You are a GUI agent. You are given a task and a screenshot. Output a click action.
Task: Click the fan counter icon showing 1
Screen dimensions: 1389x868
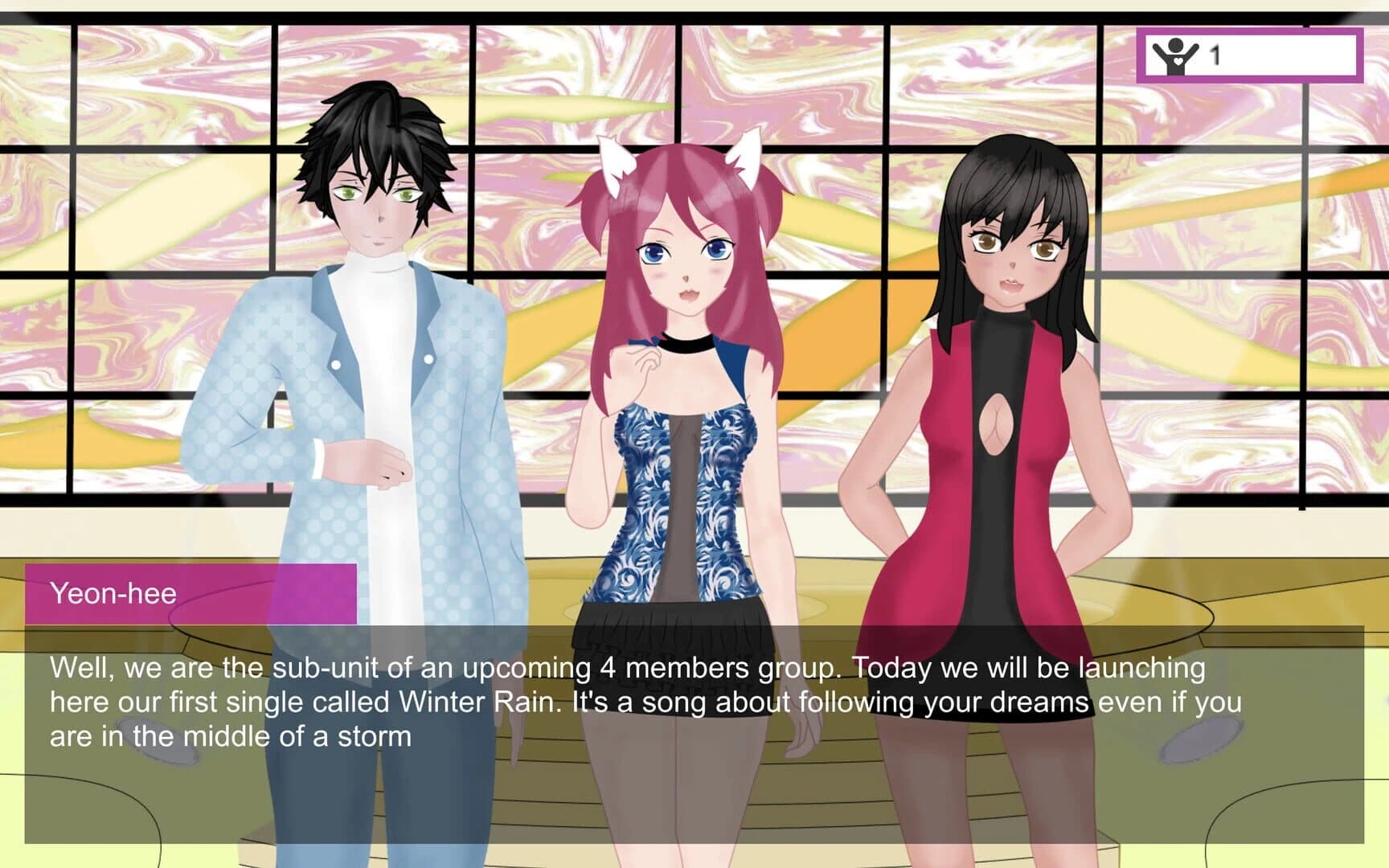[x=1175, y=55]
